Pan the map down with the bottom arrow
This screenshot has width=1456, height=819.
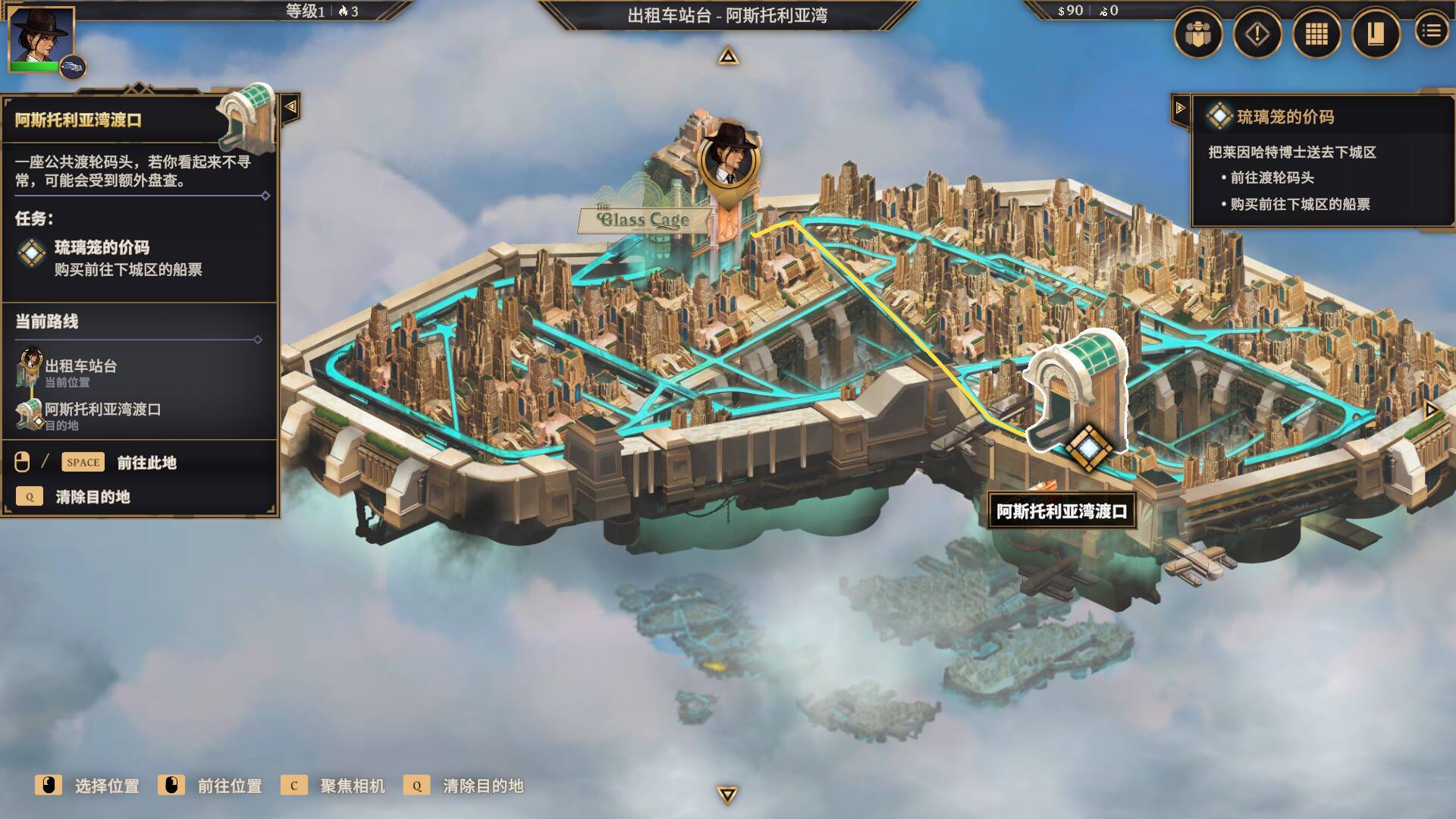(x=727, y=794)
